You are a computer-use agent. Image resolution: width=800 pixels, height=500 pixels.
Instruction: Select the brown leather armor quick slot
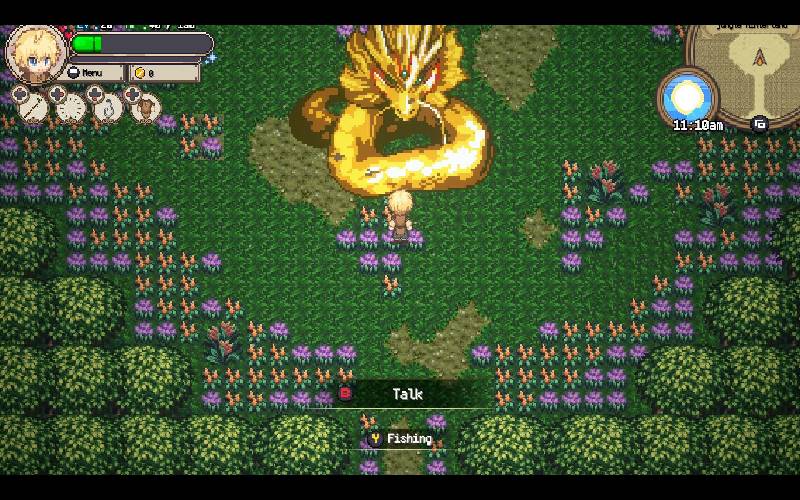[x=146, y=106]
